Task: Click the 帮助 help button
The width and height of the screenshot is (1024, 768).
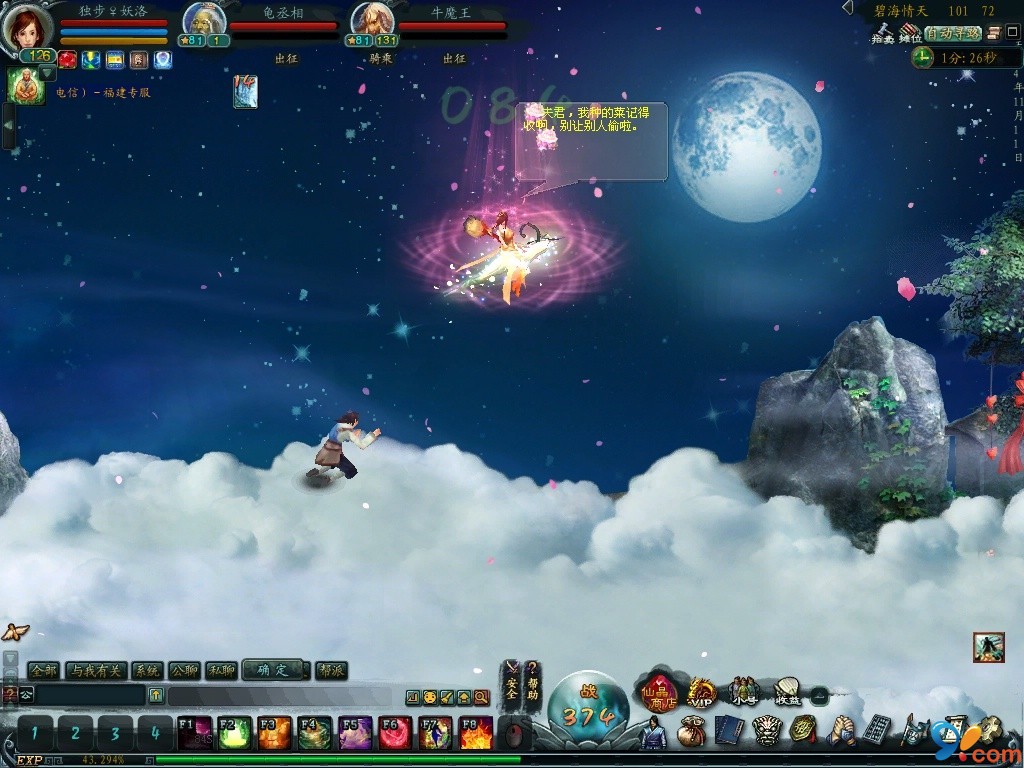Action: coord(533,681)
